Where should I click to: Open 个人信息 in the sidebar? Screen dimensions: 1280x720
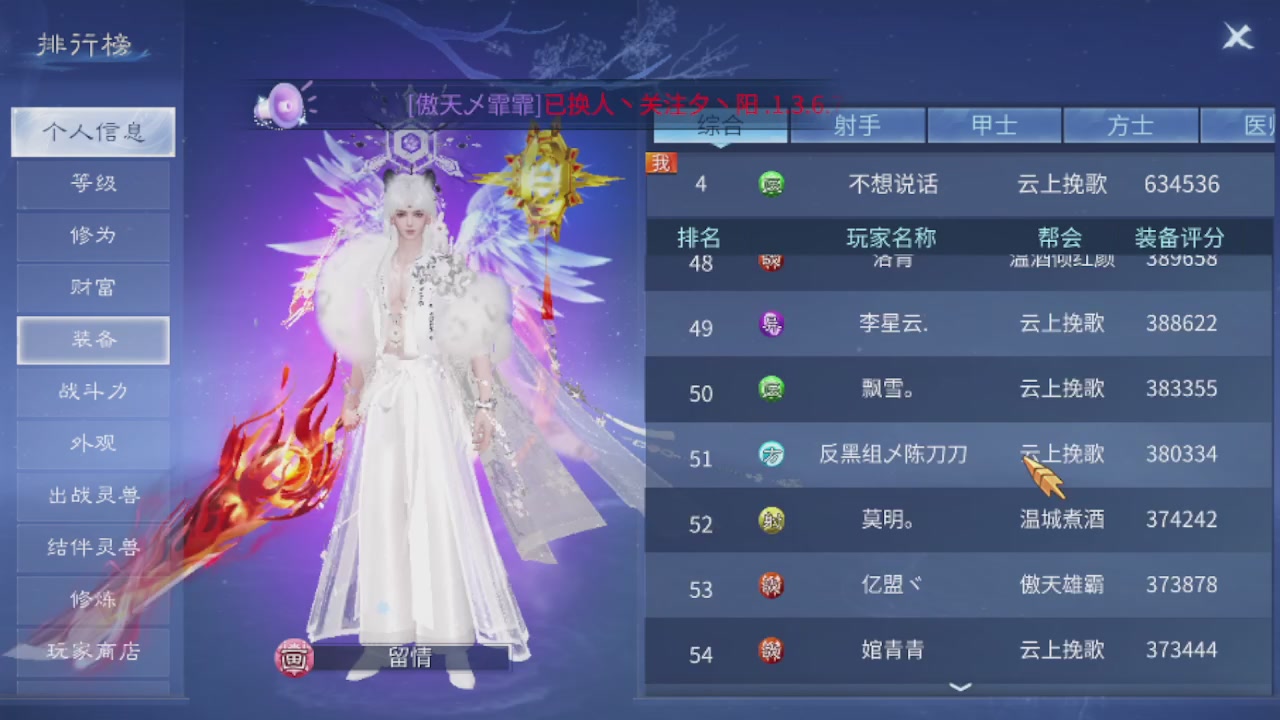click(x=92, y=131)
